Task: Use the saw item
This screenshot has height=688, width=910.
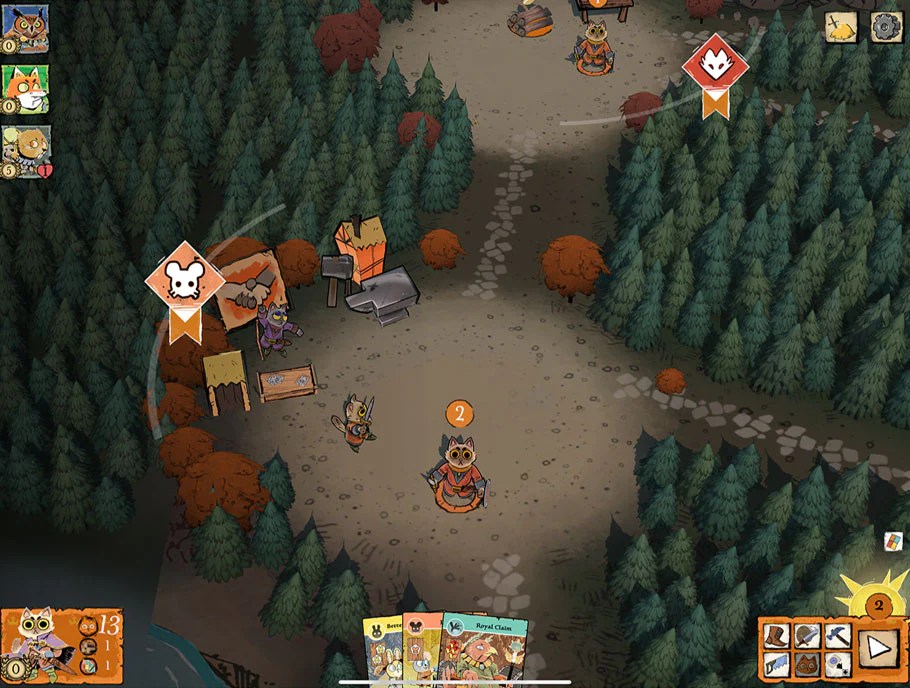Action: pos(777,663)
